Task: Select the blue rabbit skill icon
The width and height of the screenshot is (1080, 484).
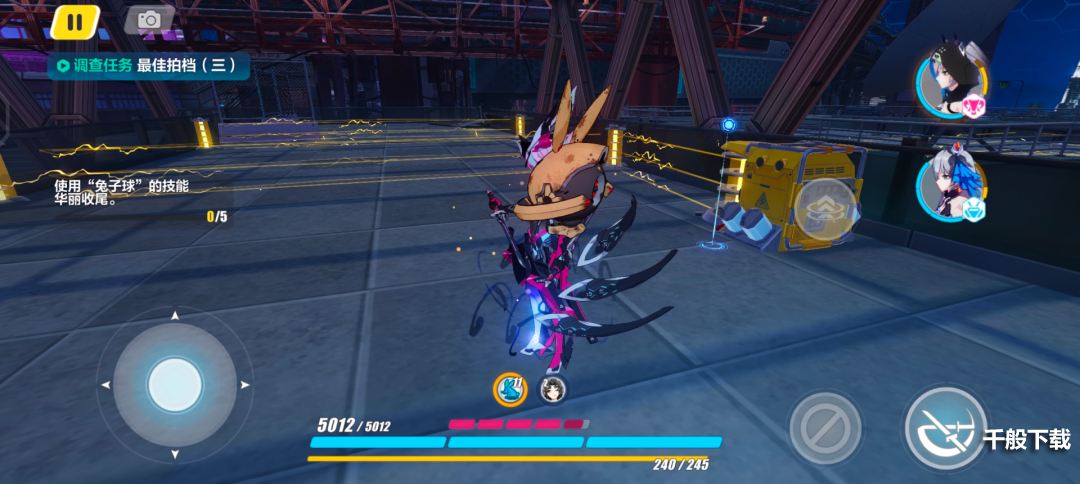Action: (x=510, y=389)
